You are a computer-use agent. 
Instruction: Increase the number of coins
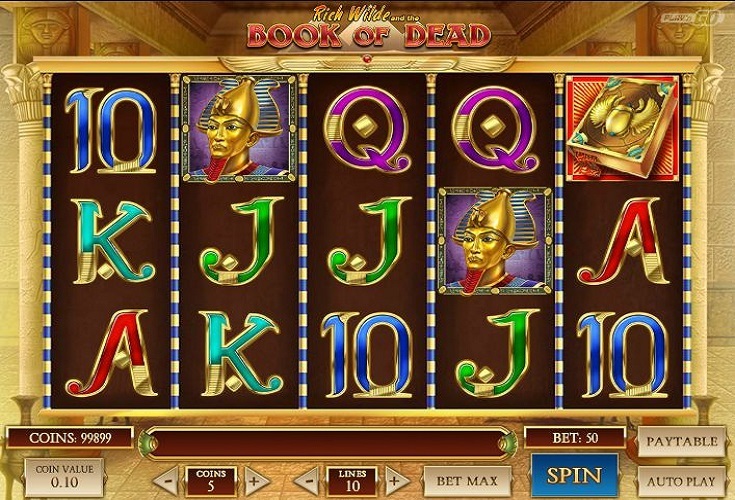tap(253, 480)
